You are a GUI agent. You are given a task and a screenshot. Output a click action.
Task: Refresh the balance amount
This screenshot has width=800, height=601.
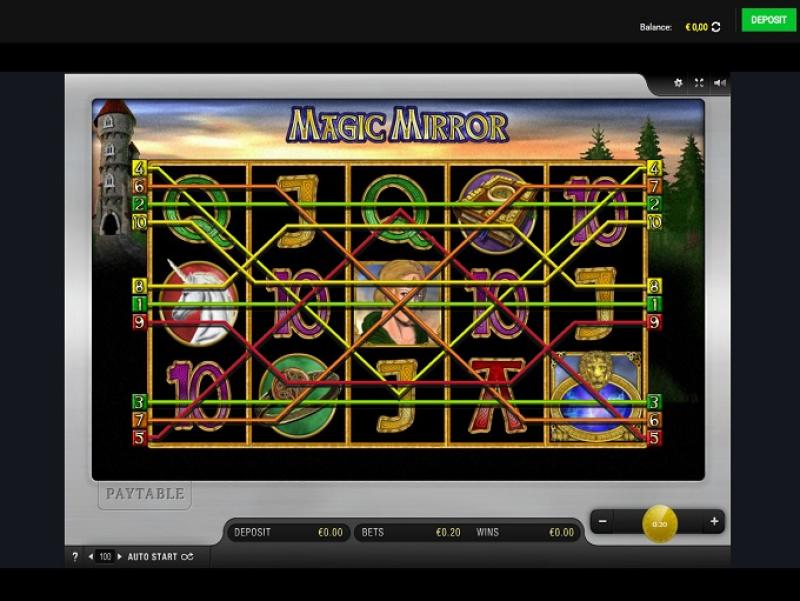(x=716, y=27)
